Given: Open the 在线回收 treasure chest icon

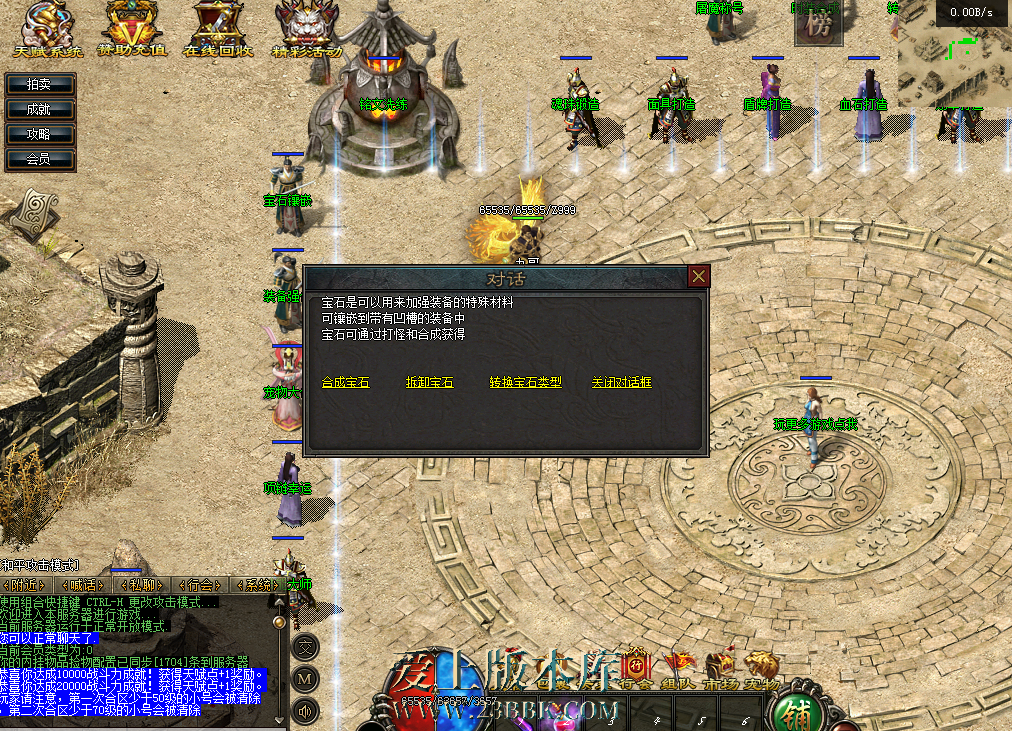Looking at the screenshot, I should (x=220, y=29).
